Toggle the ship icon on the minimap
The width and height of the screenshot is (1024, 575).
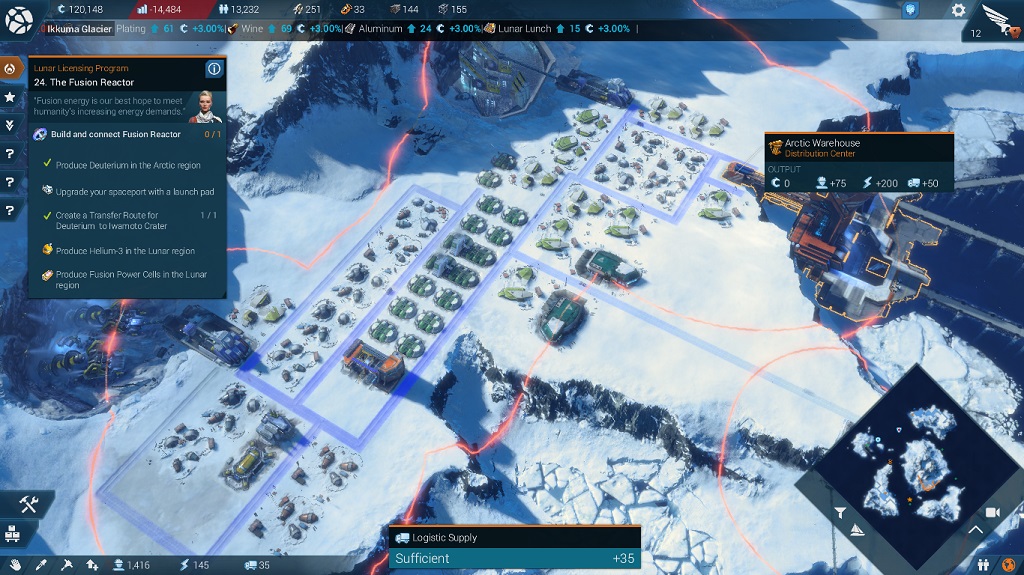pyautogui.click(x=857, y=529)
